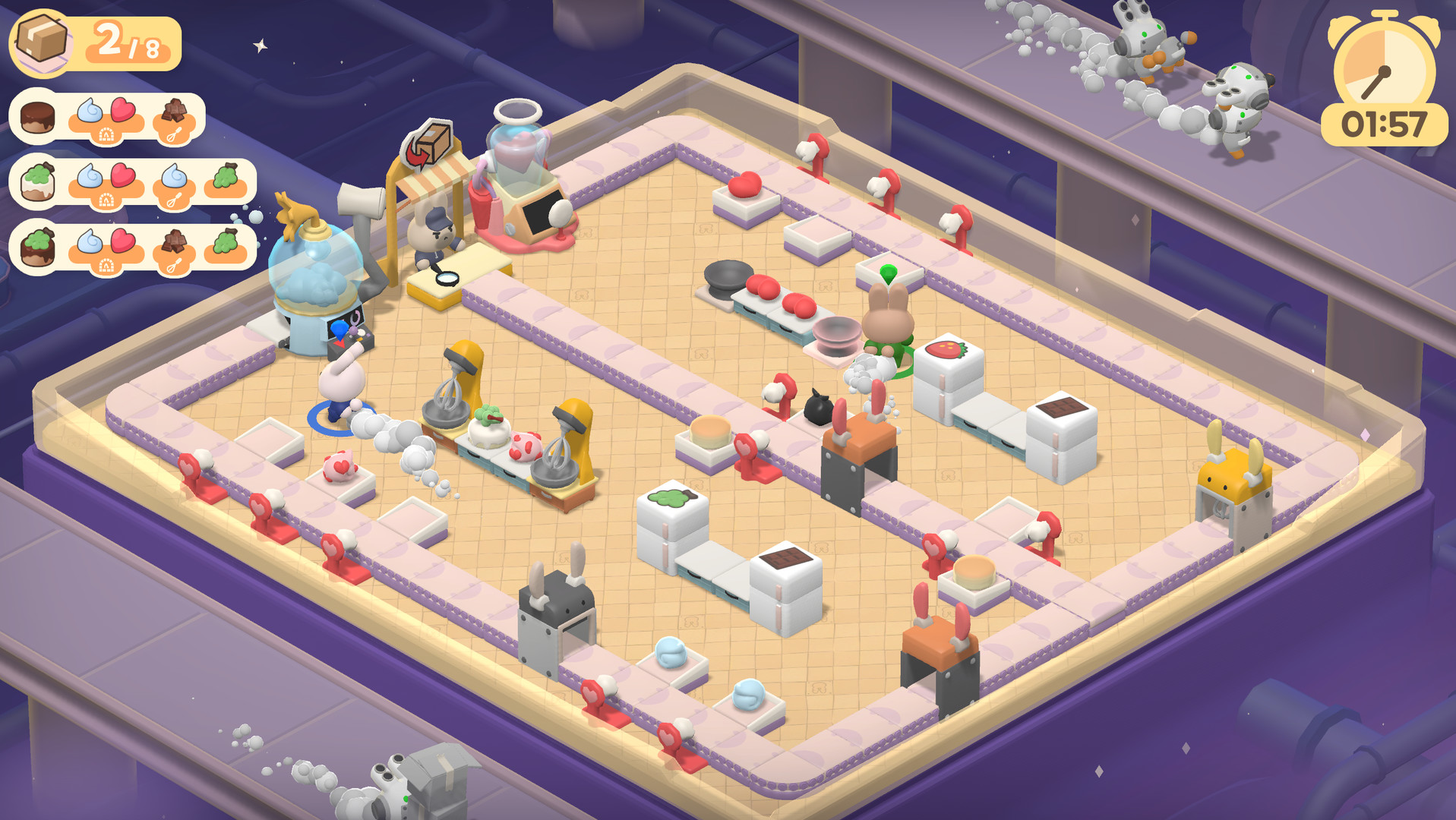Click the oven icon on the chocolate cake recipe

tap(106, 135)
